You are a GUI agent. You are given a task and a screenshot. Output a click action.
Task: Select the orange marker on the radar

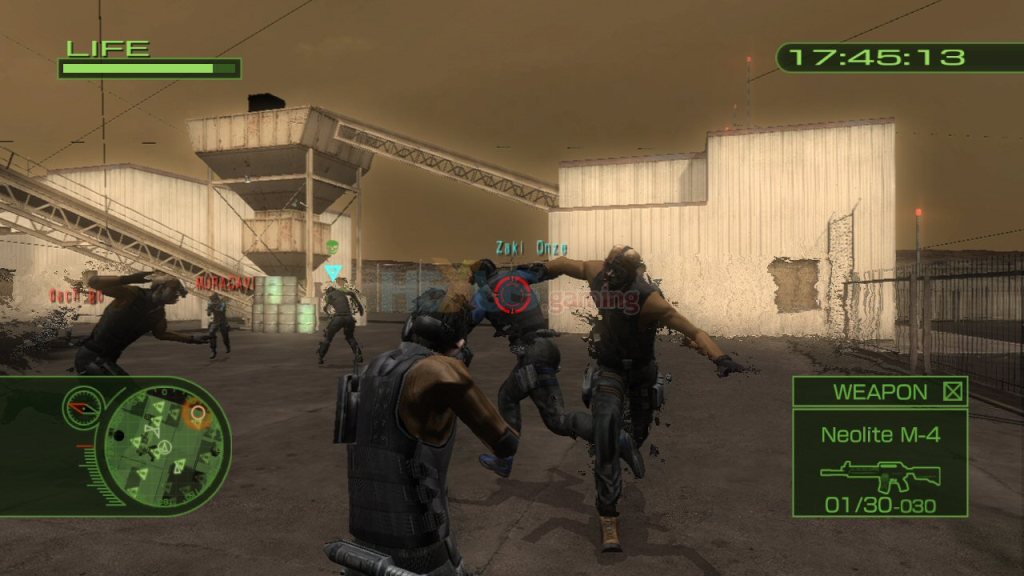[x=197, y=413]
